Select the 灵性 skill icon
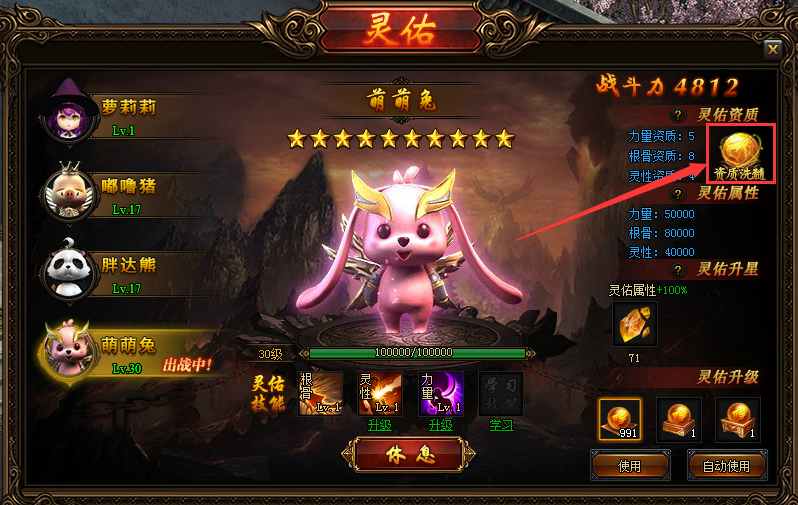The height and width of the screenshot is (505, 798). 380,391
